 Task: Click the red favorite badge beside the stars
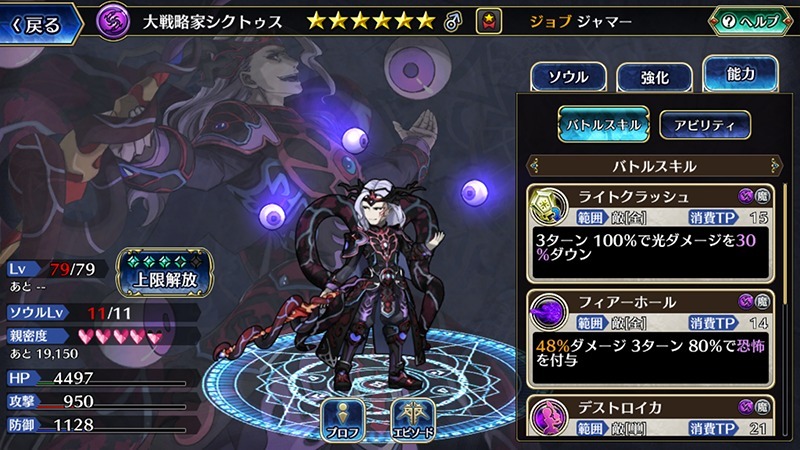point(490,20)
